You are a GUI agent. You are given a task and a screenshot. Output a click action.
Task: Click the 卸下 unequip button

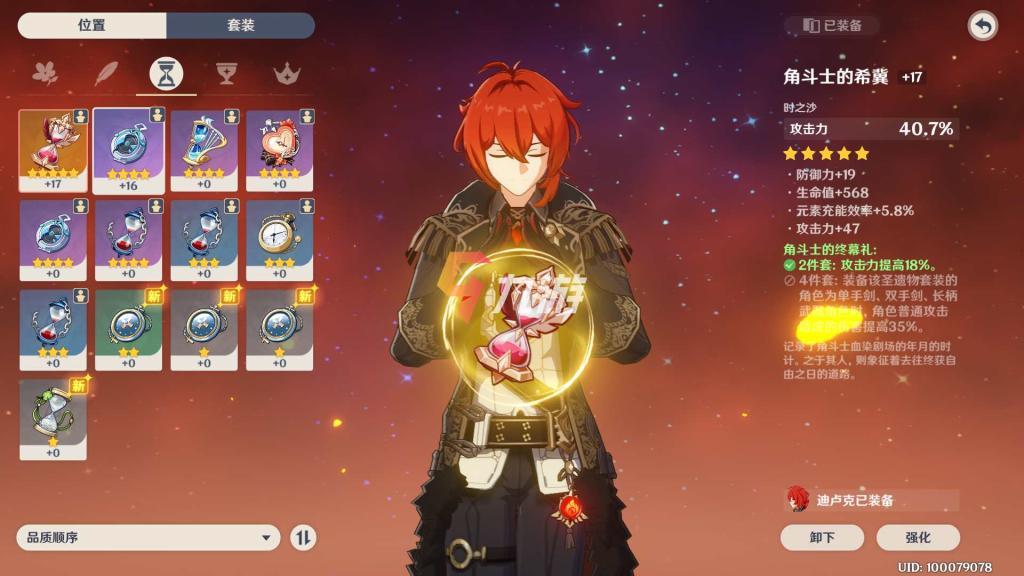[822, 537]
